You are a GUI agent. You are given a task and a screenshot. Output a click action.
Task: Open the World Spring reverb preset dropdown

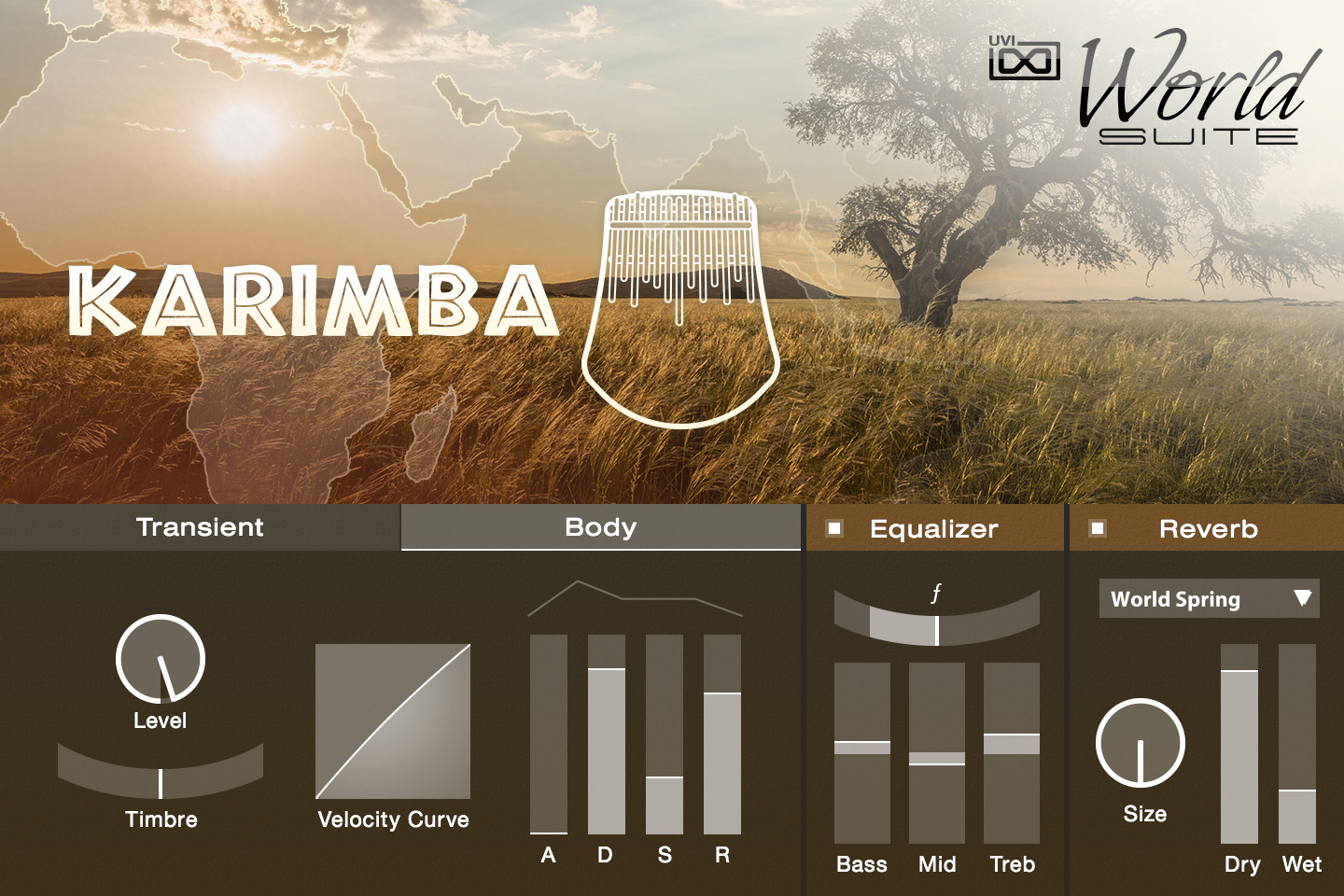coord(1209,598)
